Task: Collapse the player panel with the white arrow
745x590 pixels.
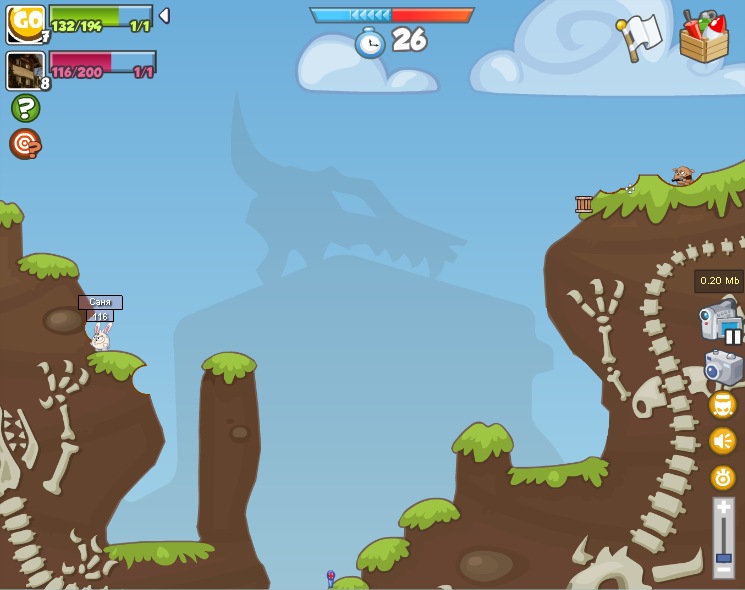Action: pyautogui.click(x=164, y=16)
